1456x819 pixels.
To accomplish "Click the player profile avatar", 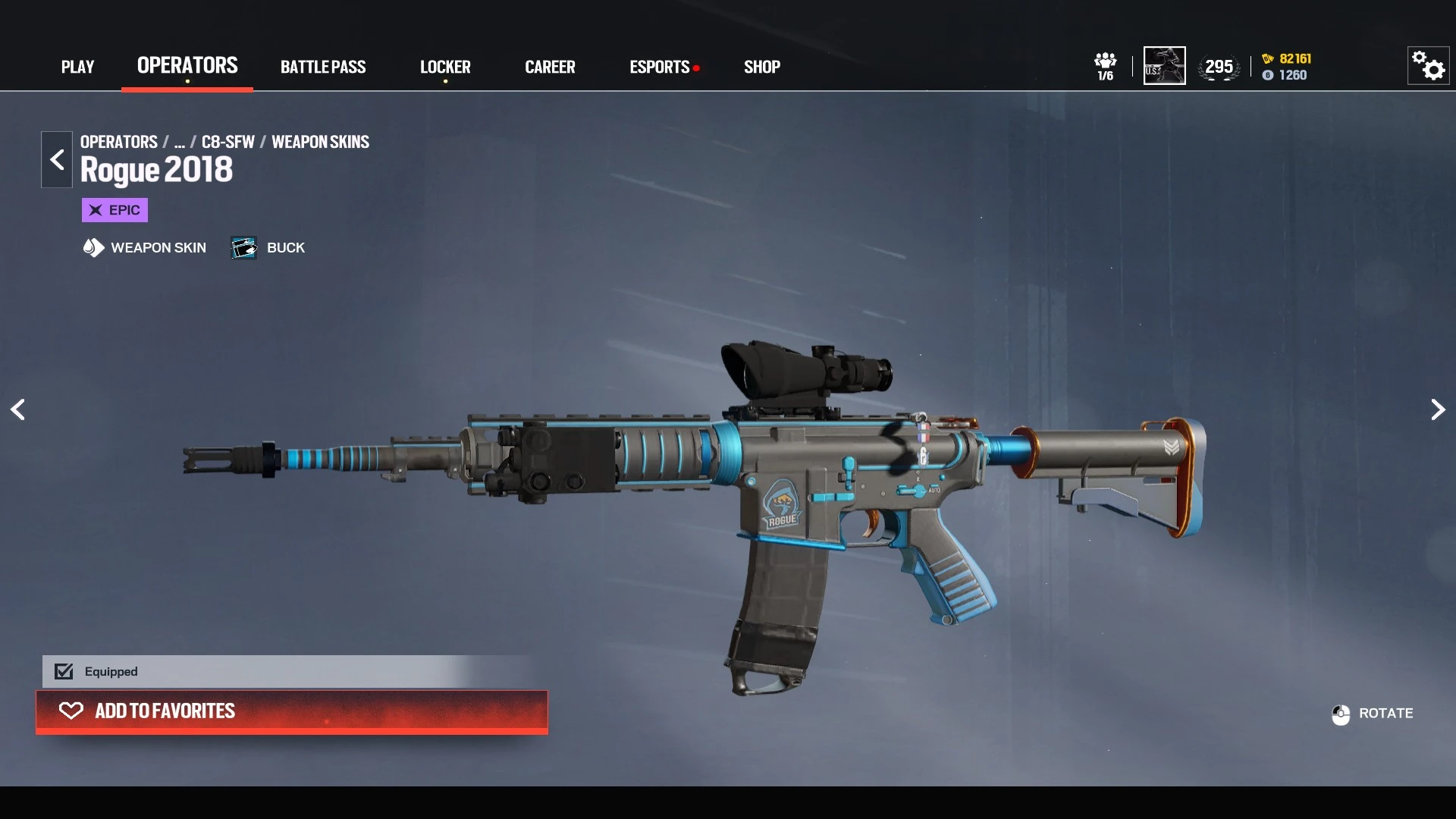I will pyautogui.click(x=1164, y=66).
